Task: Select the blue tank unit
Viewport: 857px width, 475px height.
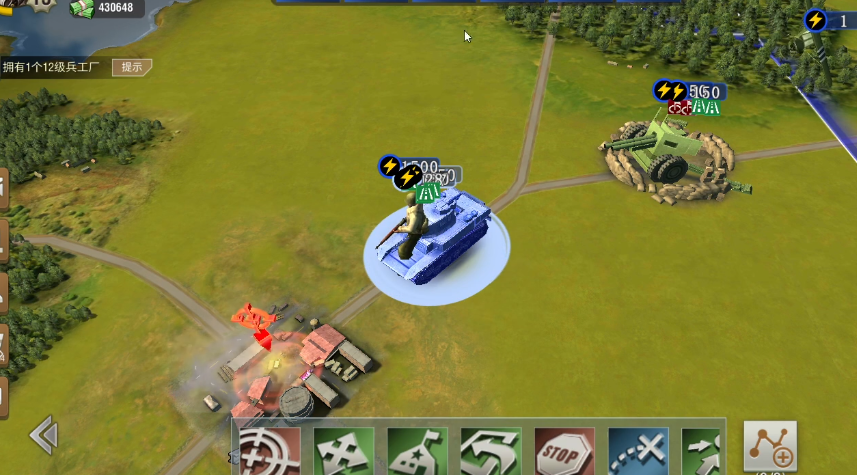Action: [434, 238]
